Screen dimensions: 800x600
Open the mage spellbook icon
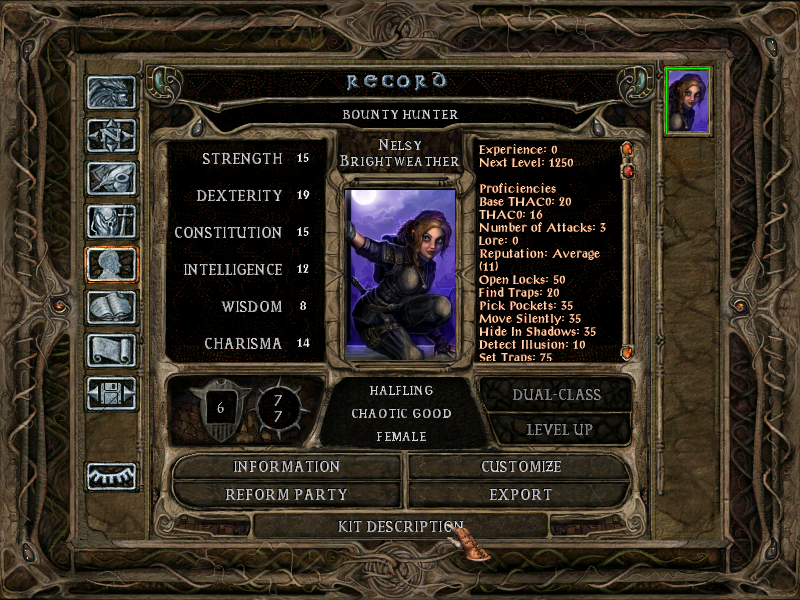(111, 308)
